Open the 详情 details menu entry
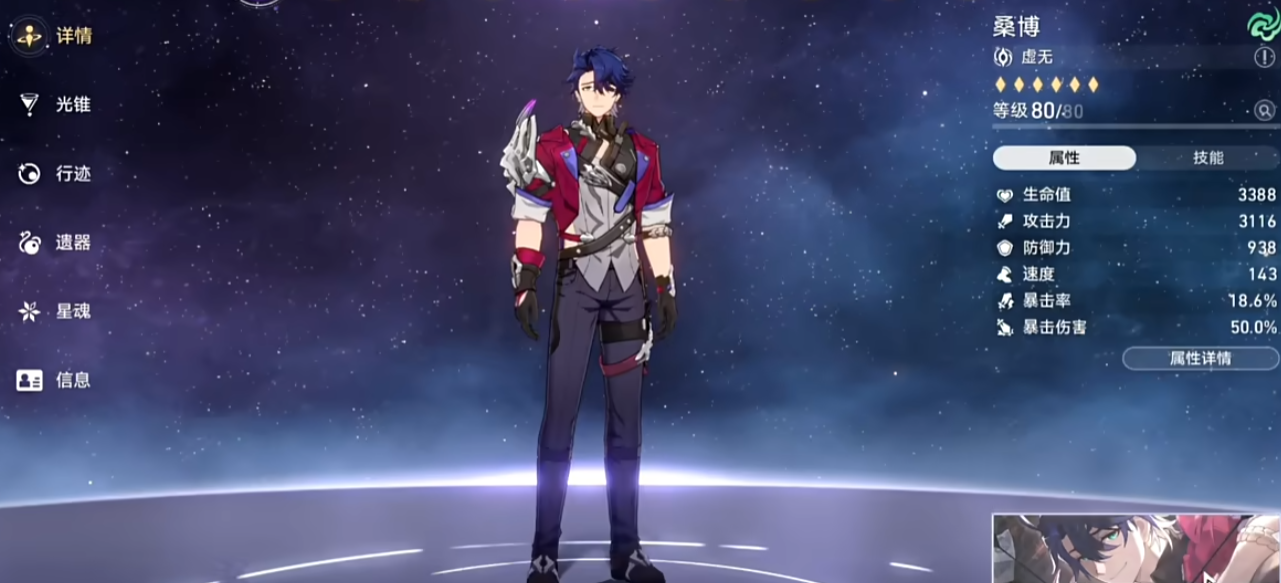 click(56, 36)
